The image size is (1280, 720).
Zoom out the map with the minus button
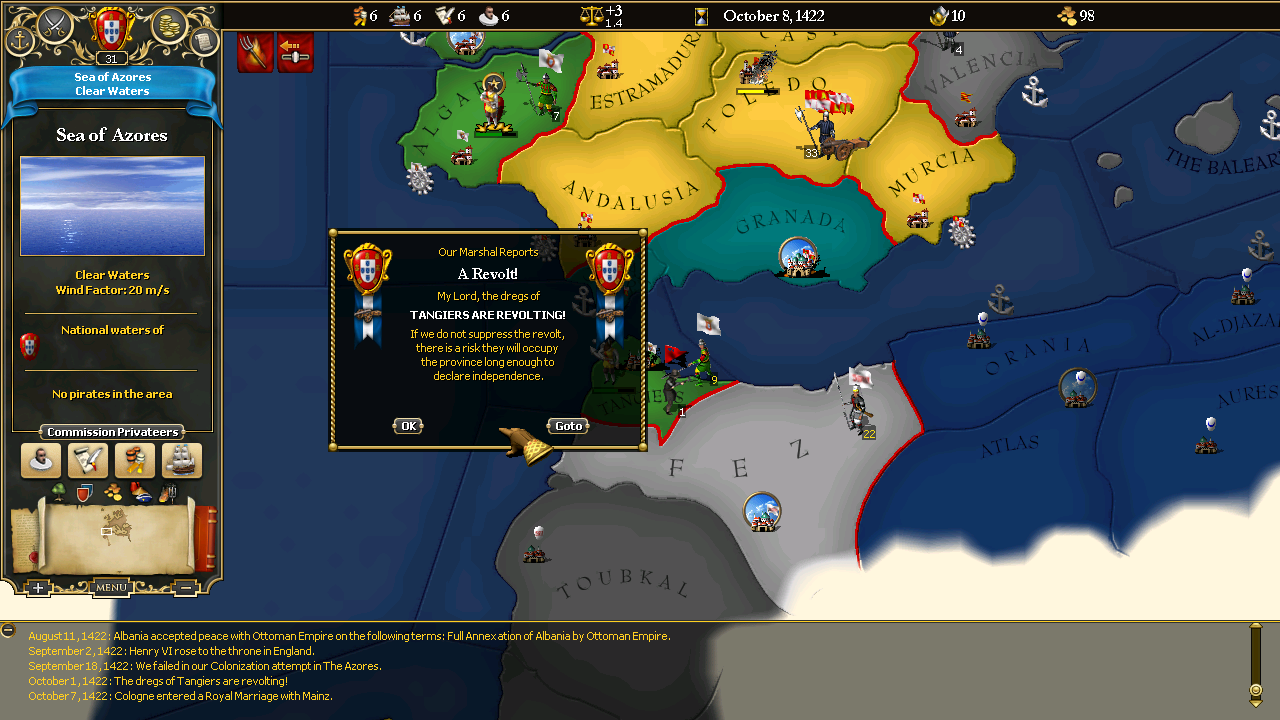pos(186,588)
